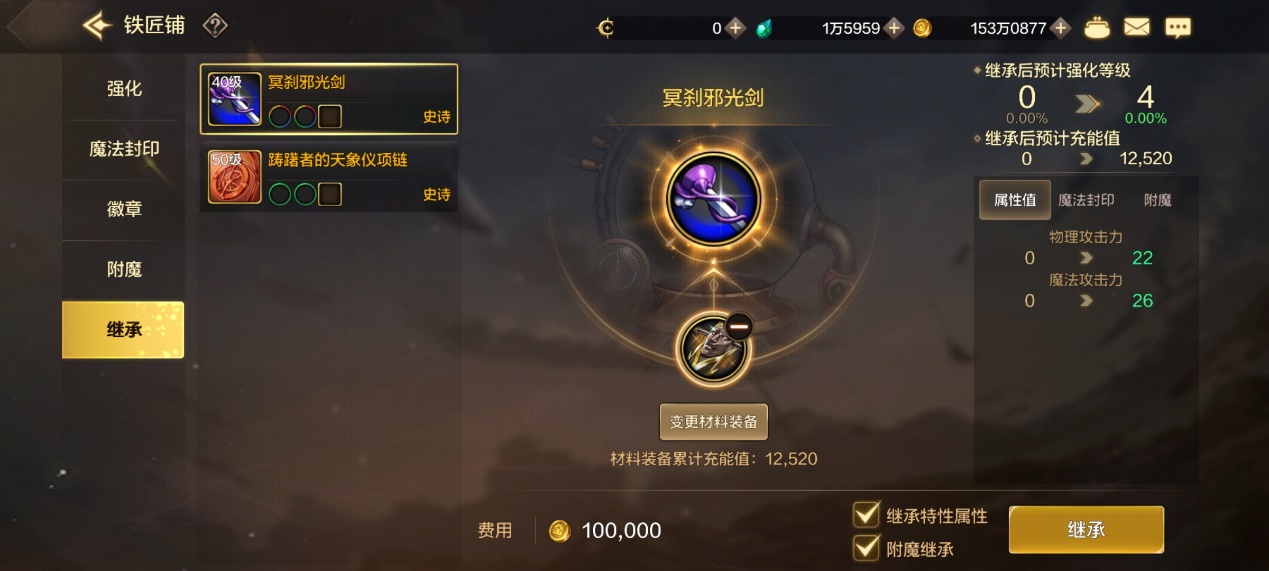
Task: Confirm with the gold 继承 button
Action: click(x=1086, y=529)
